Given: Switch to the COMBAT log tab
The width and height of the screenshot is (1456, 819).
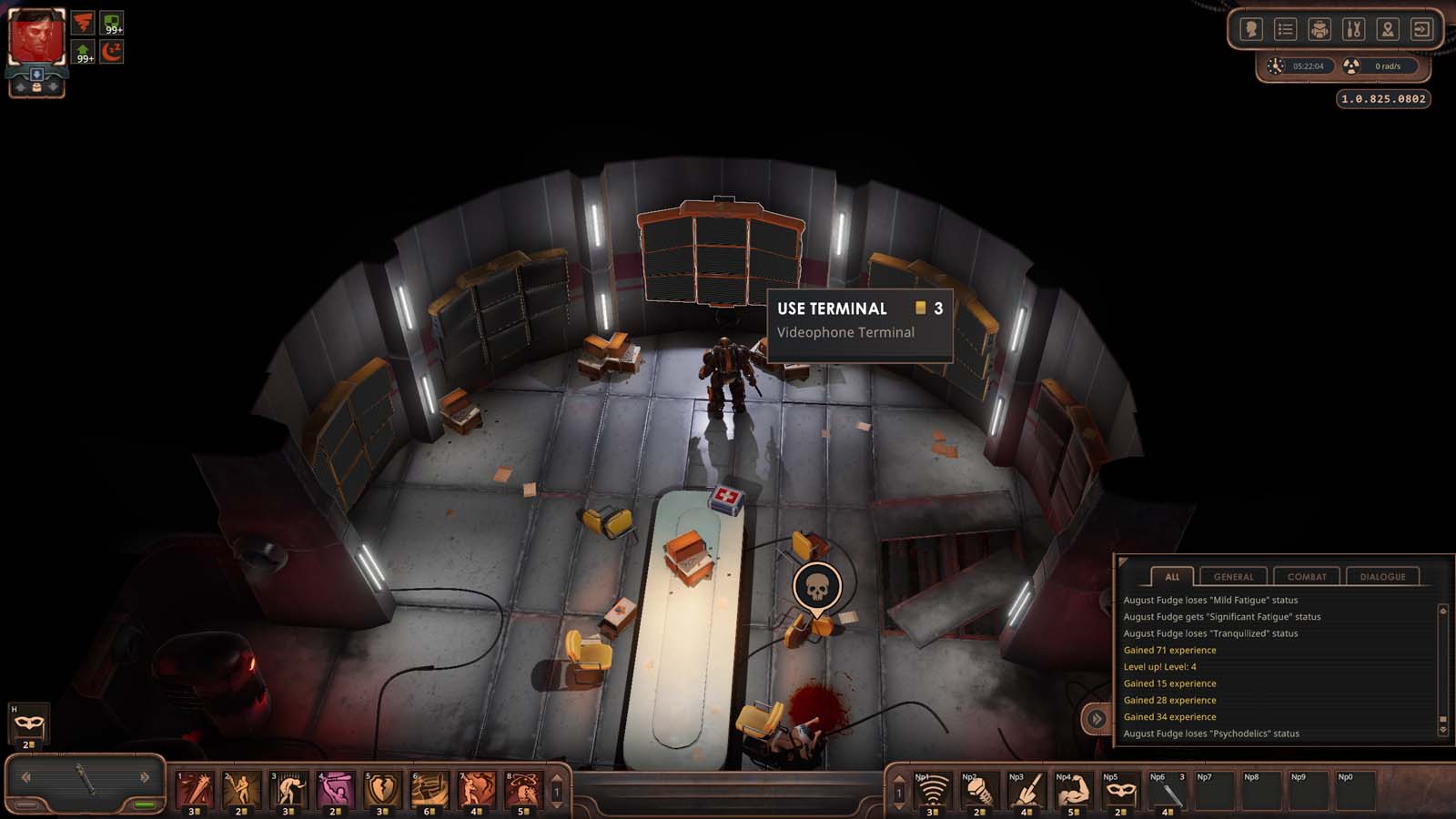Looking at the screenshot, I should point(1308,576).
